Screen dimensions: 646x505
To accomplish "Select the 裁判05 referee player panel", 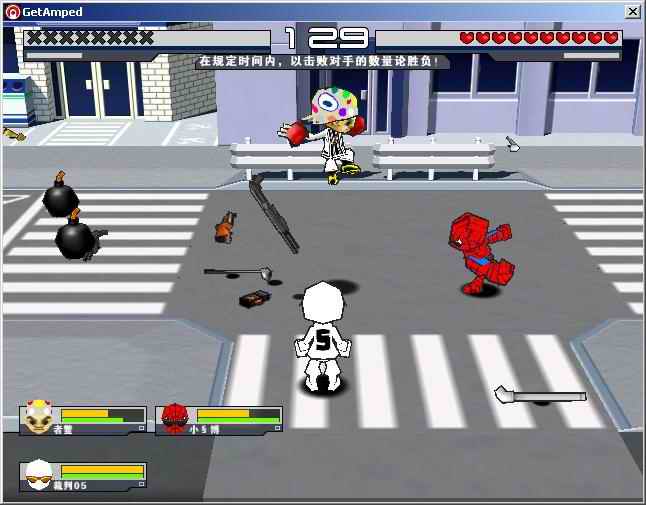I will 83,476.
